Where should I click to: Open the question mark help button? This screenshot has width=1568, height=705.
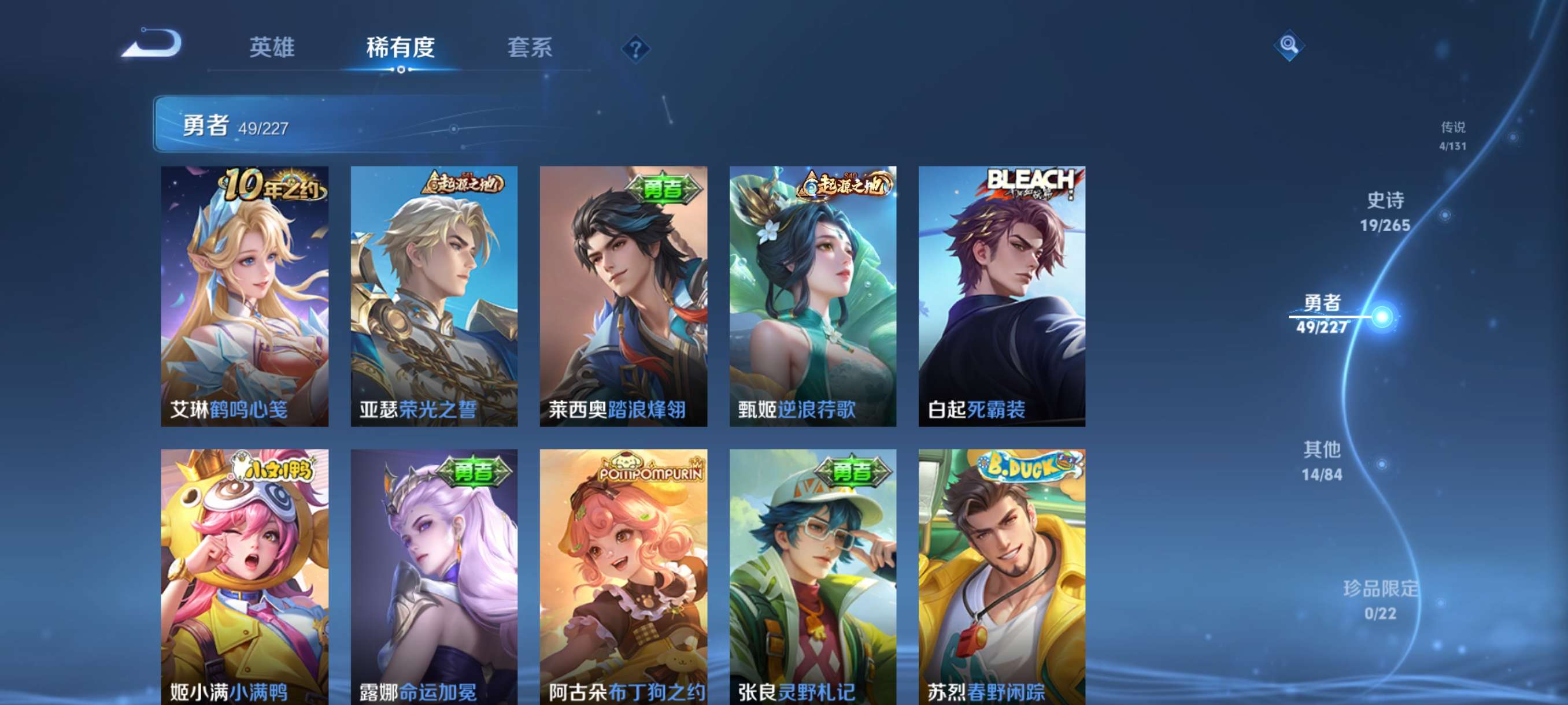click(635, 49)
